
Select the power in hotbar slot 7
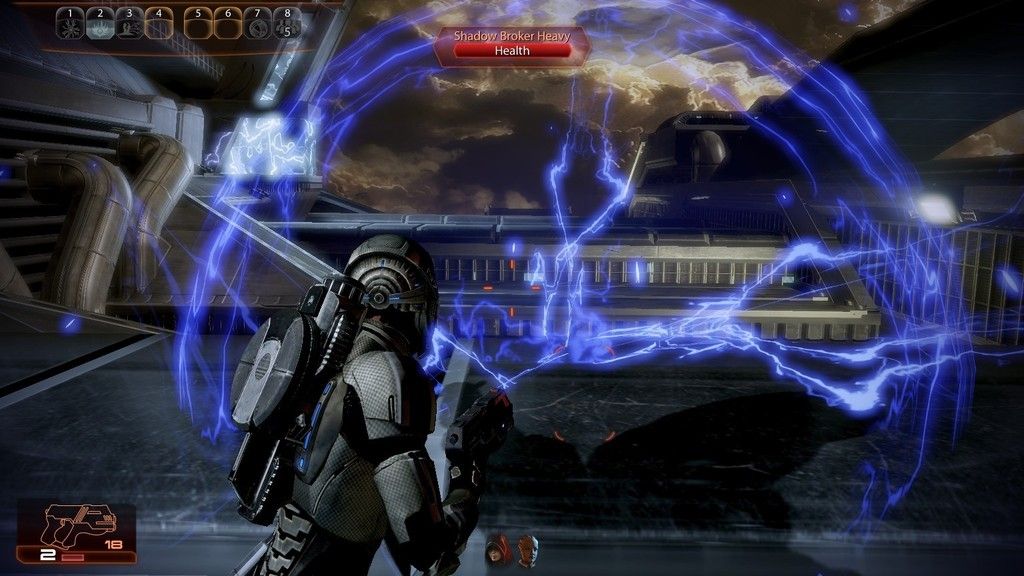[x=257, y=24]
